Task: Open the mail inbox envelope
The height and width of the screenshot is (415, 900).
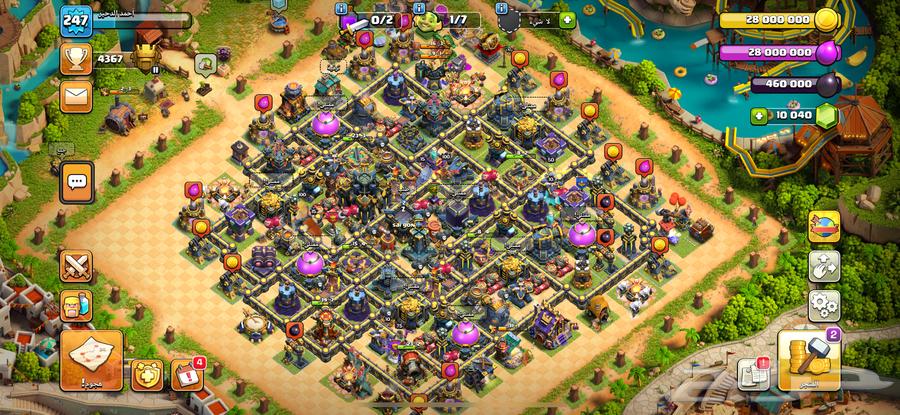Action: (x=75, y=97)
